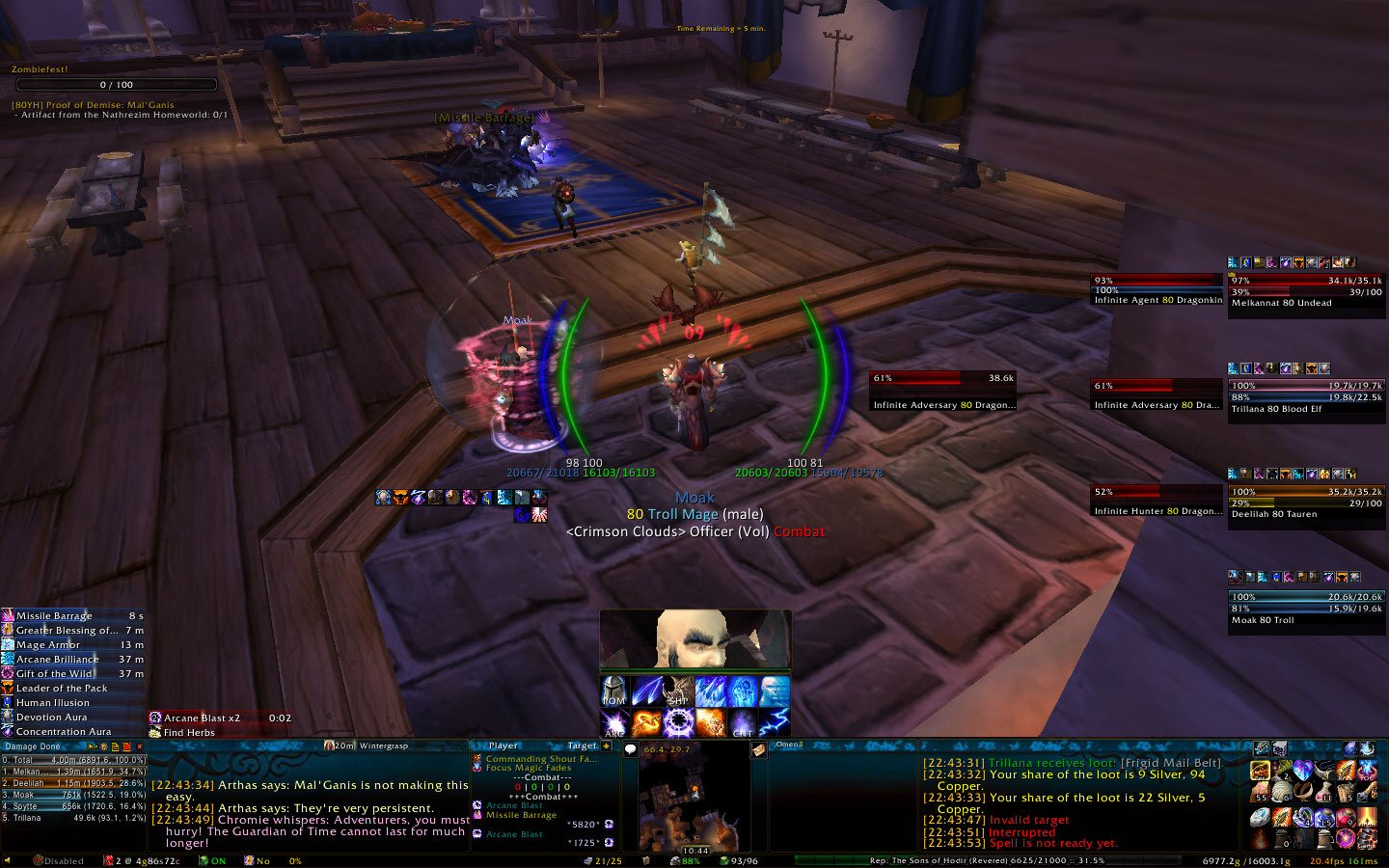Click the speech bubble chat button
The width and height of the screenshot is (1389, 868).
coord(631,749)
